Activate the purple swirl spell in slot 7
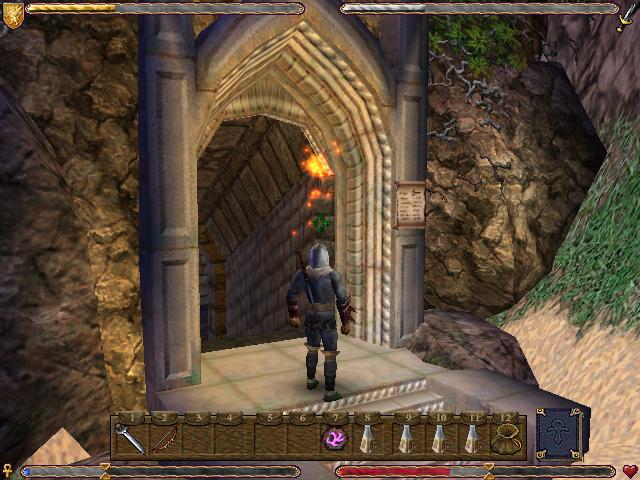The image size is (640, 480). [334, 437]
